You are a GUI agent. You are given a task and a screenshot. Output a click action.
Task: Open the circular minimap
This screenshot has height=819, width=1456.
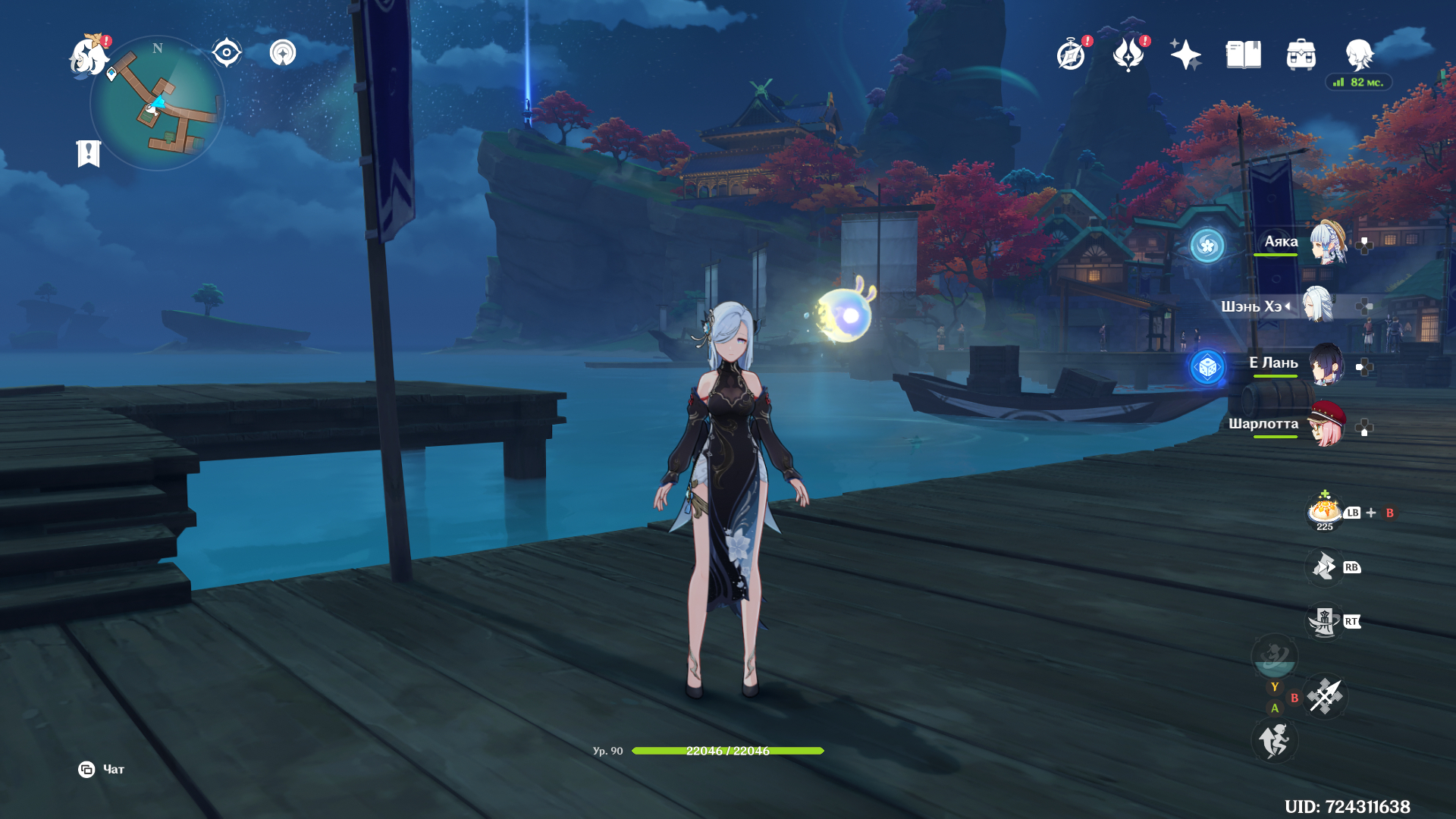[x=158, y=104]
